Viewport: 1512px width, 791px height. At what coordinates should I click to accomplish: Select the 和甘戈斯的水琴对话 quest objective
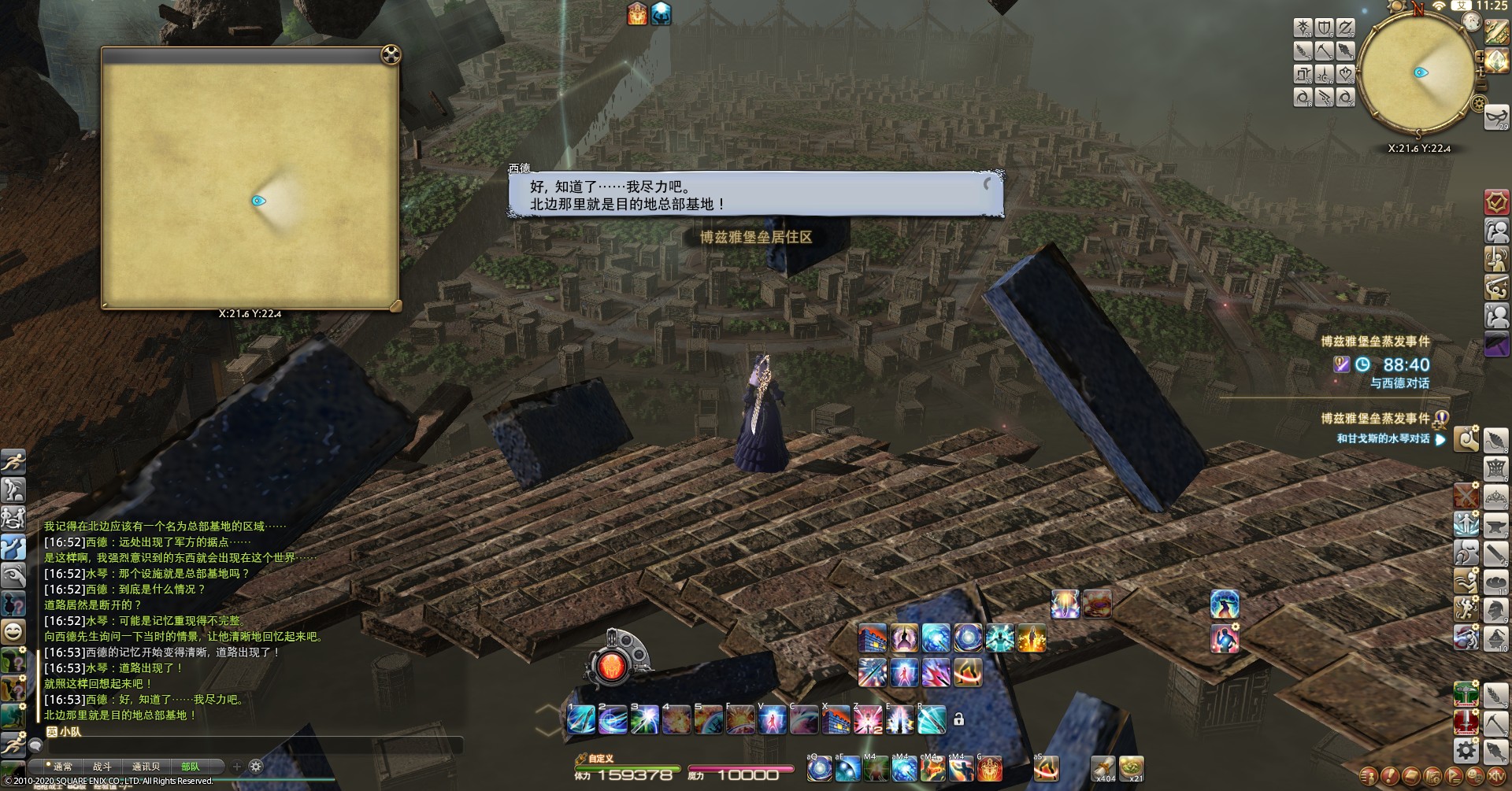pyautogui.click(x=1383, y=439)
